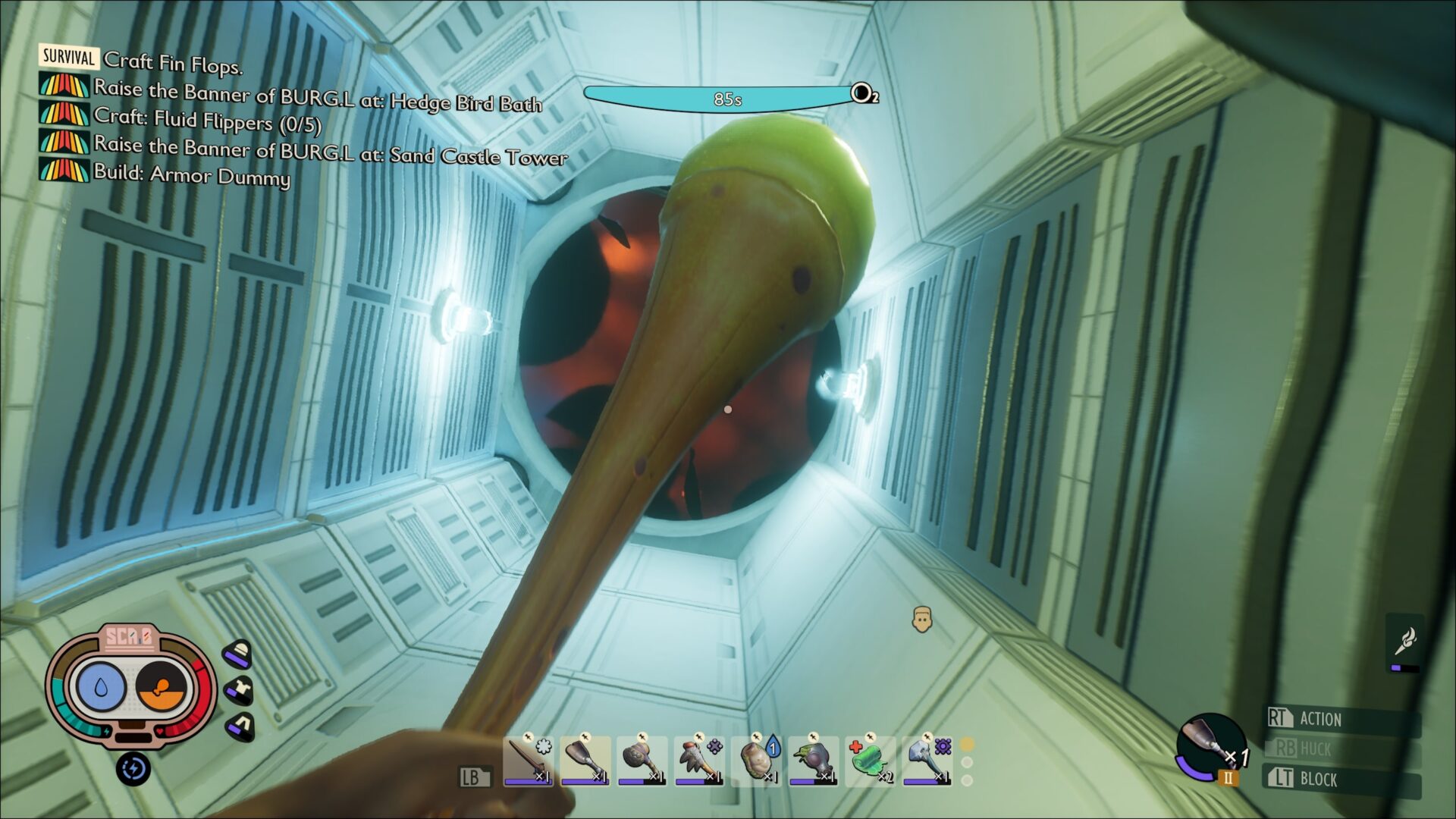Pick the lumpy item with water-drop badge
The width and height of the screenshot is (1456, 819).
click(756, 759)
